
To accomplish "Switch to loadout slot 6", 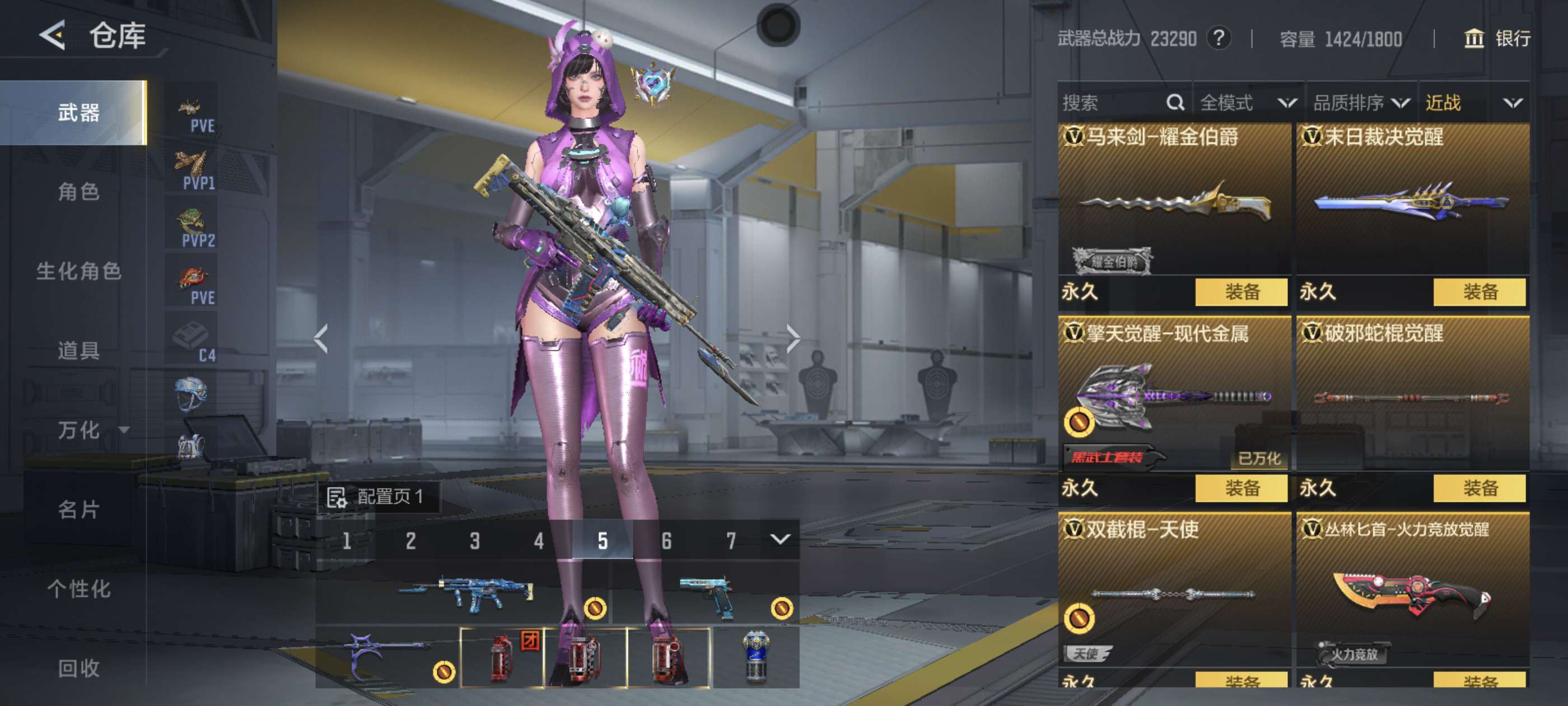I will click(666, 540).
